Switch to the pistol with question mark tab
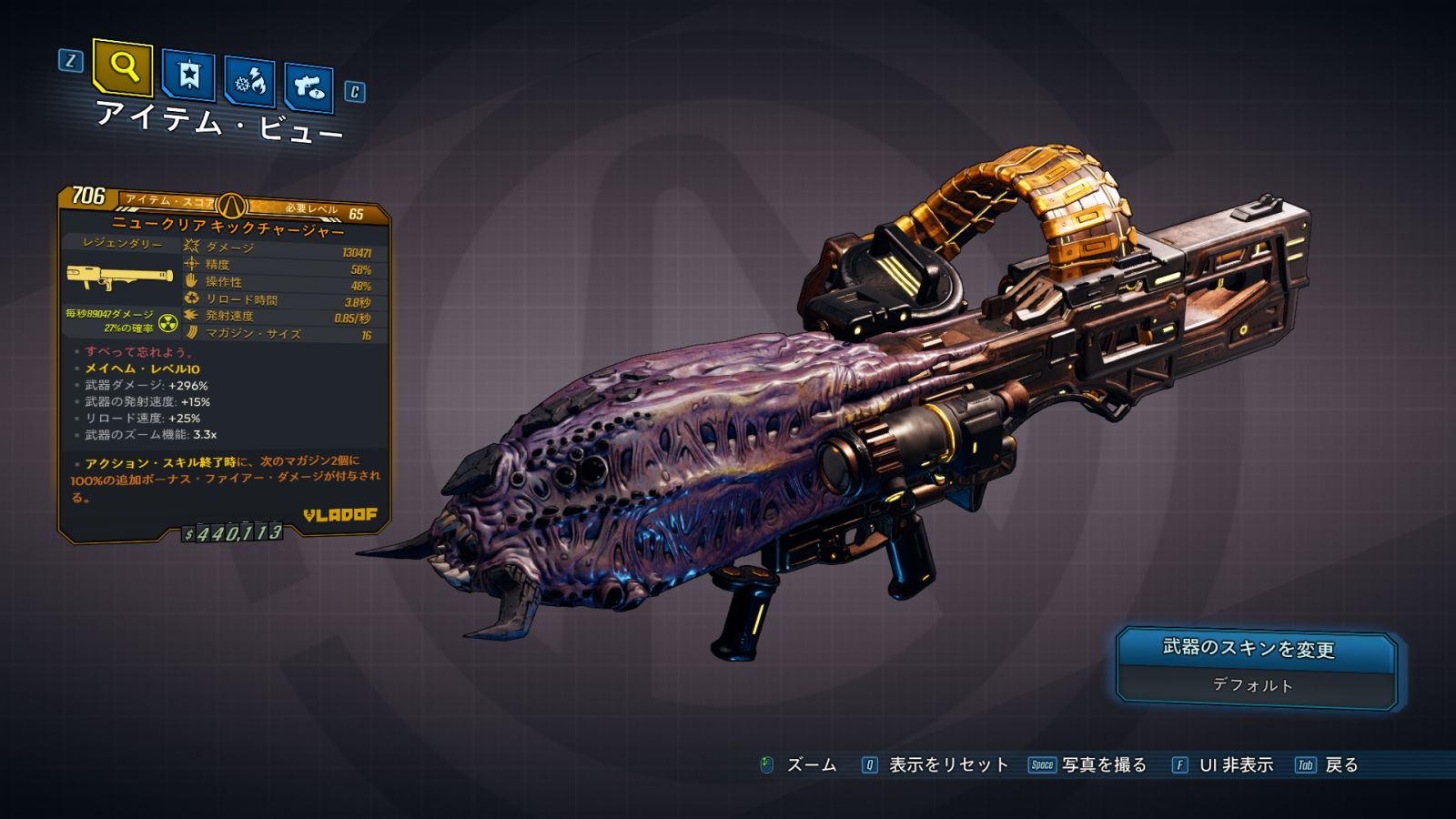Viewport: 1456px width, 819px height. [308, 87]
